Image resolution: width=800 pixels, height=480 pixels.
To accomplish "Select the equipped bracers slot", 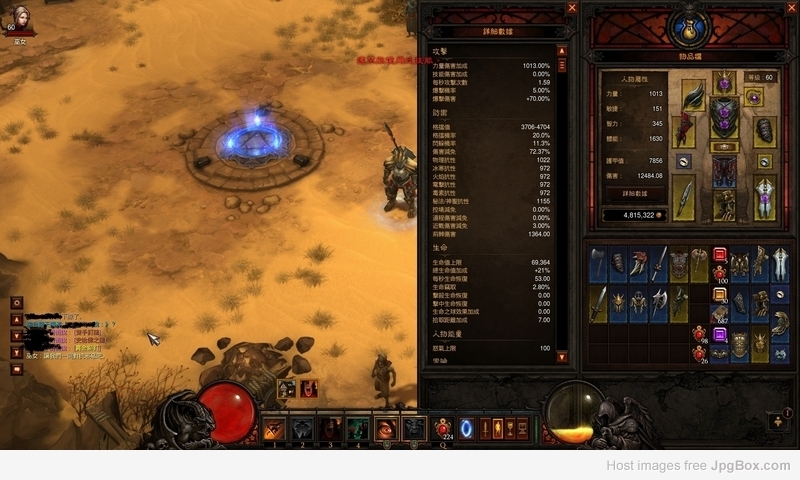I will pos(765,131).
